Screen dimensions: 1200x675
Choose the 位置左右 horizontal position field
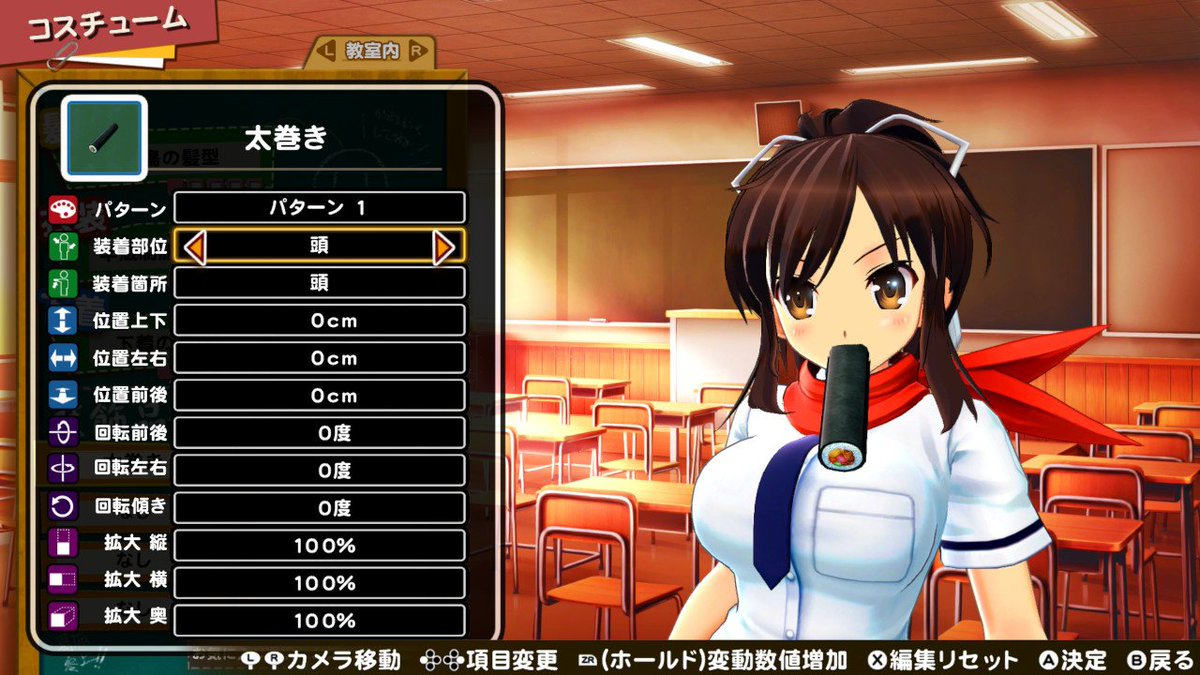(x=319, y=358)
